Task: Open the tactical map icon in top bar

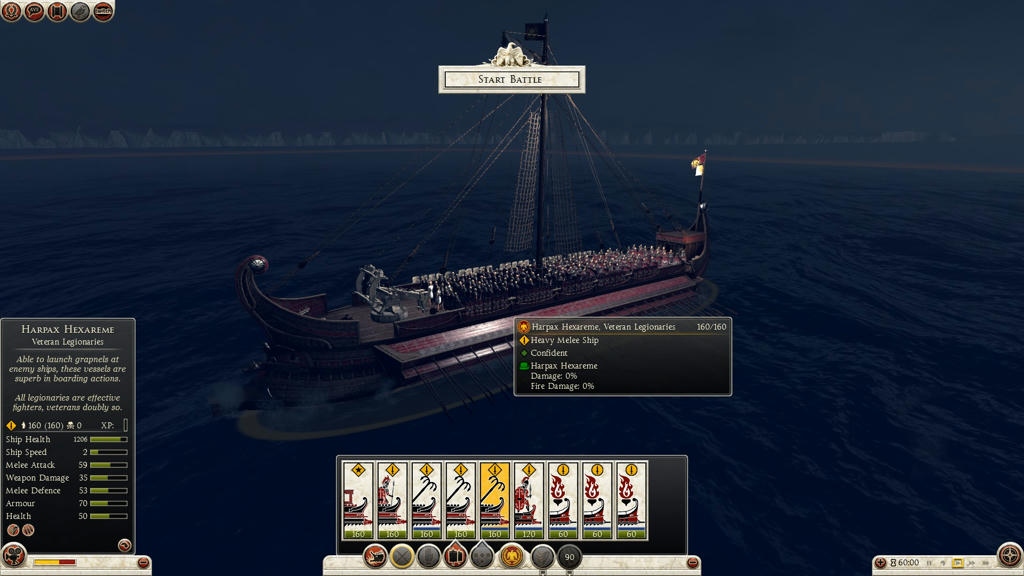Action: [103, 12]
